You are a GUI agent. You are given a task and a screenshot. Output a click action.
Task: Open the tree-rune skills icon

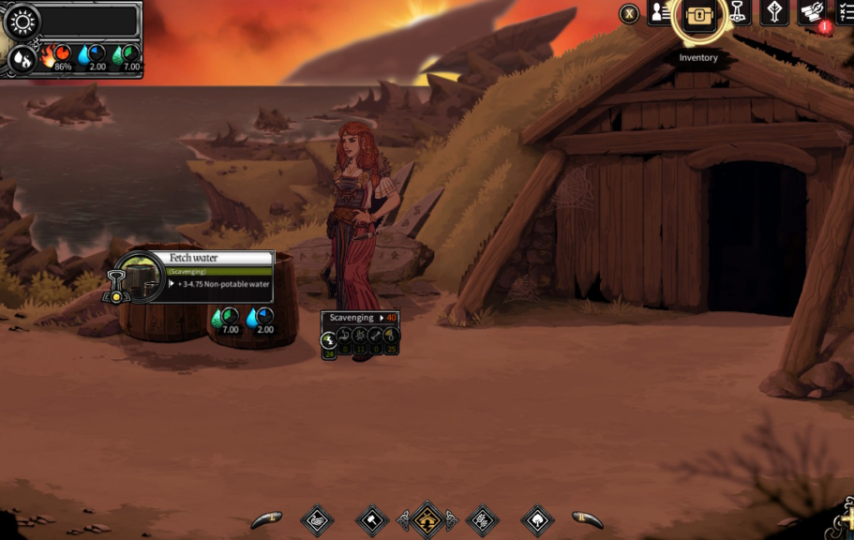[x=775, y=12]
